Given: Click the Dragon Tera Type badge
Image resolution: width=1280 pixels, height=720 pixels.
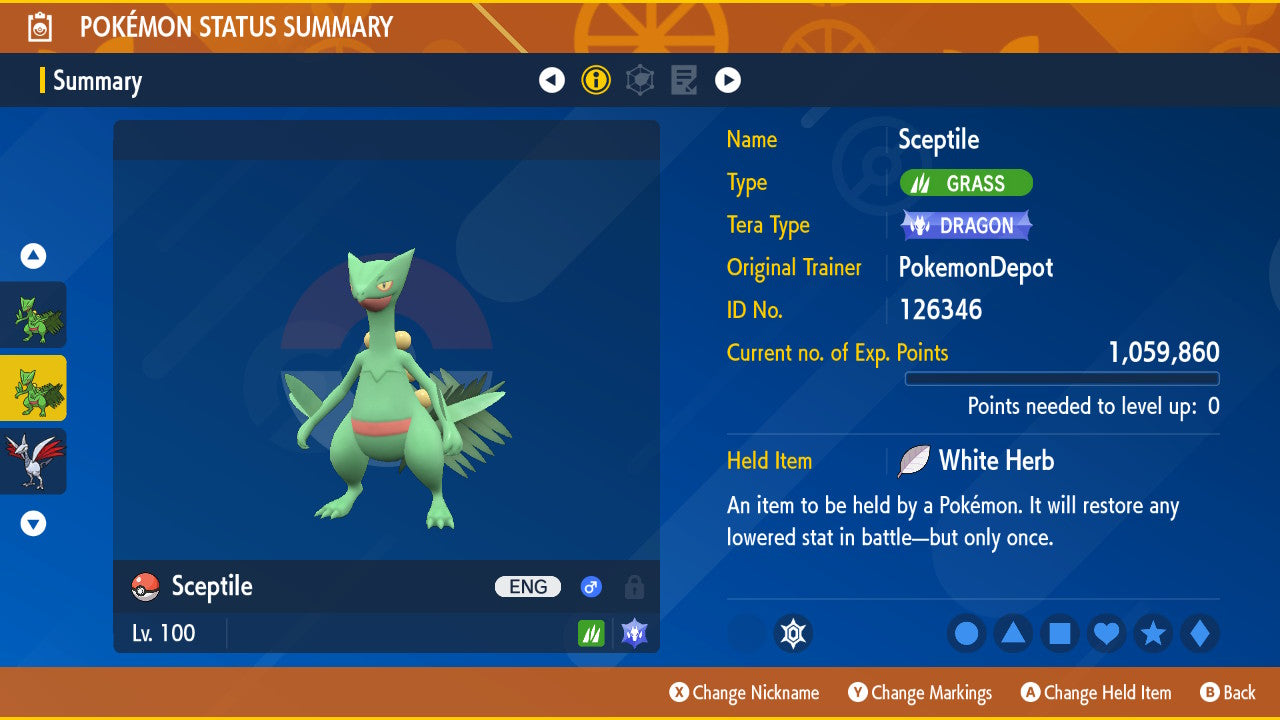Looking at the screenshot, I should tap(965, 225).
